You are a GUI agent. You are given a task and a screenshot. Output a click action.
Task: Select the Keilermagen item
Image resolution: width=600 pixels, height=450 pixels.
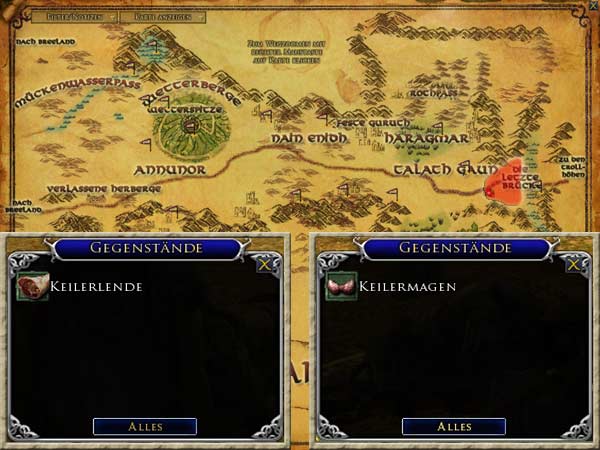click(341, 287)
